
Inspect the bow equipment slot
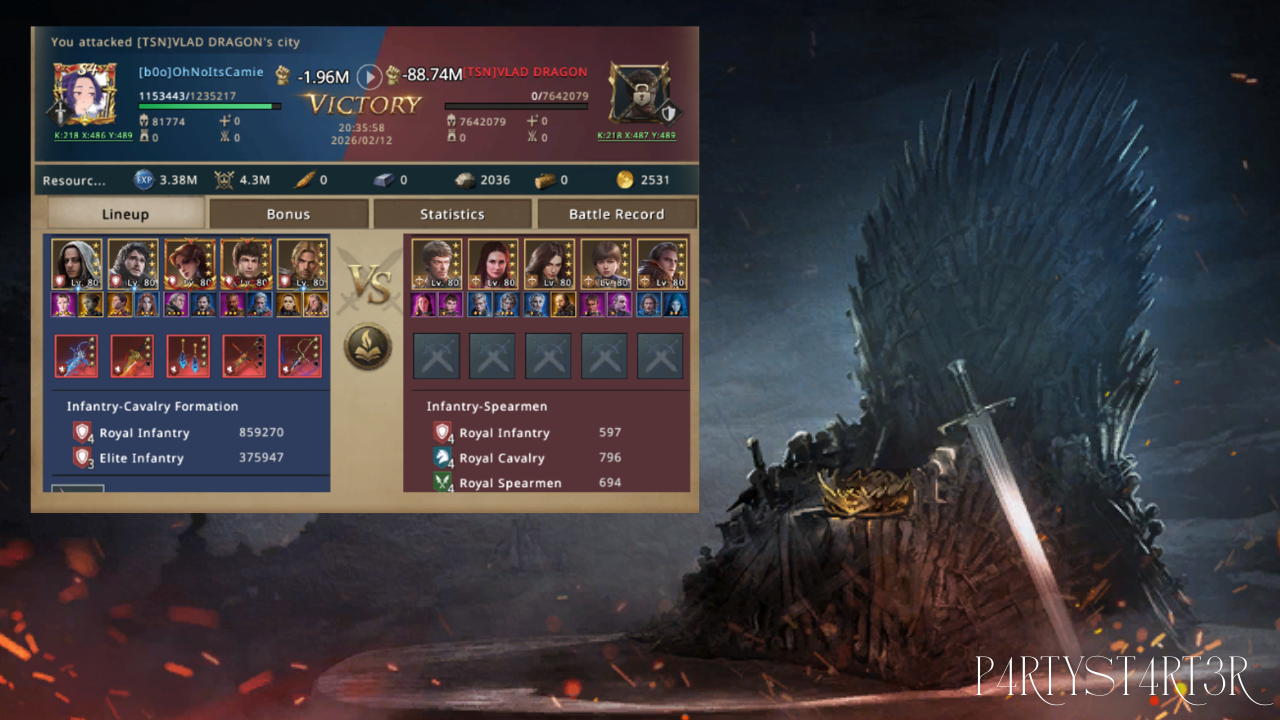[x=301, y=356]
